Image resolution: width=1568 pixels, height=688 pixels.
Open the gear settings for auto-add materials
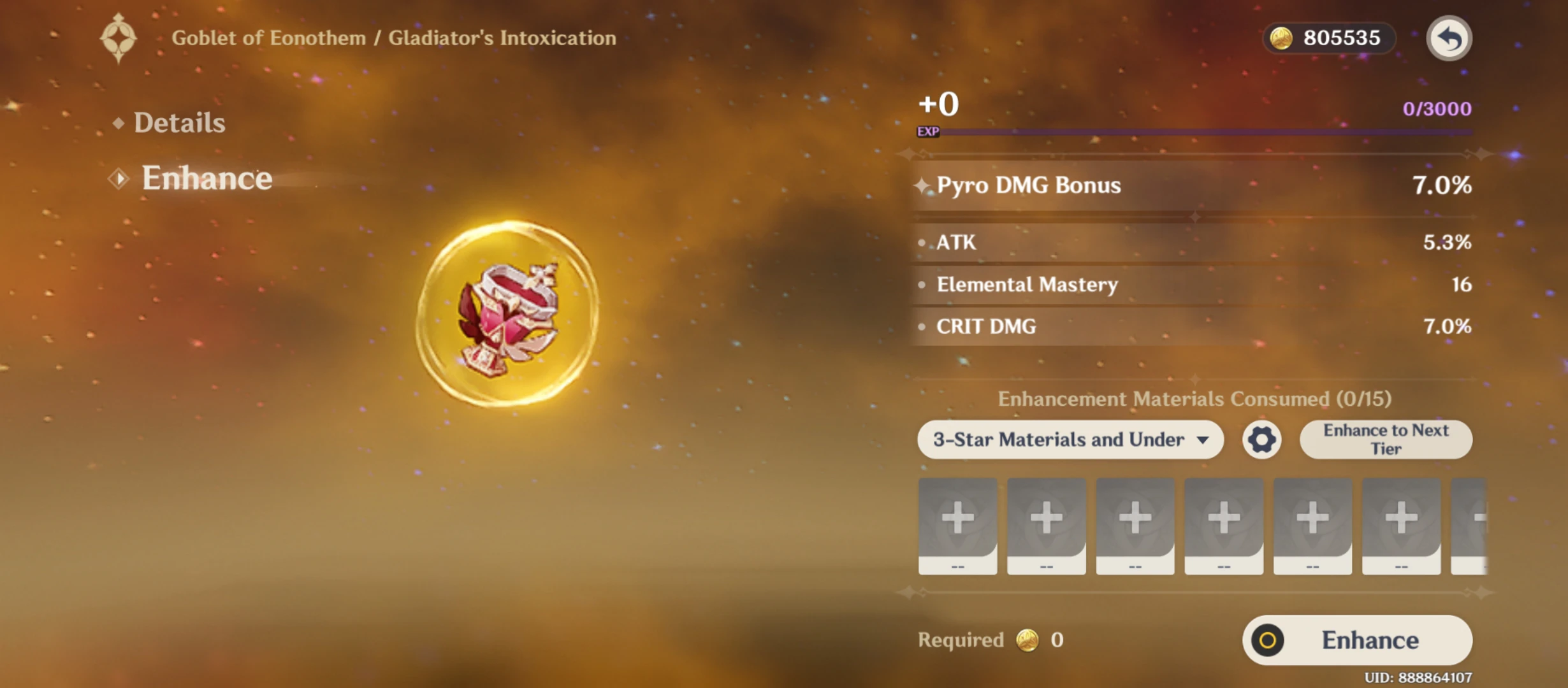click(x=1261, y=440)
